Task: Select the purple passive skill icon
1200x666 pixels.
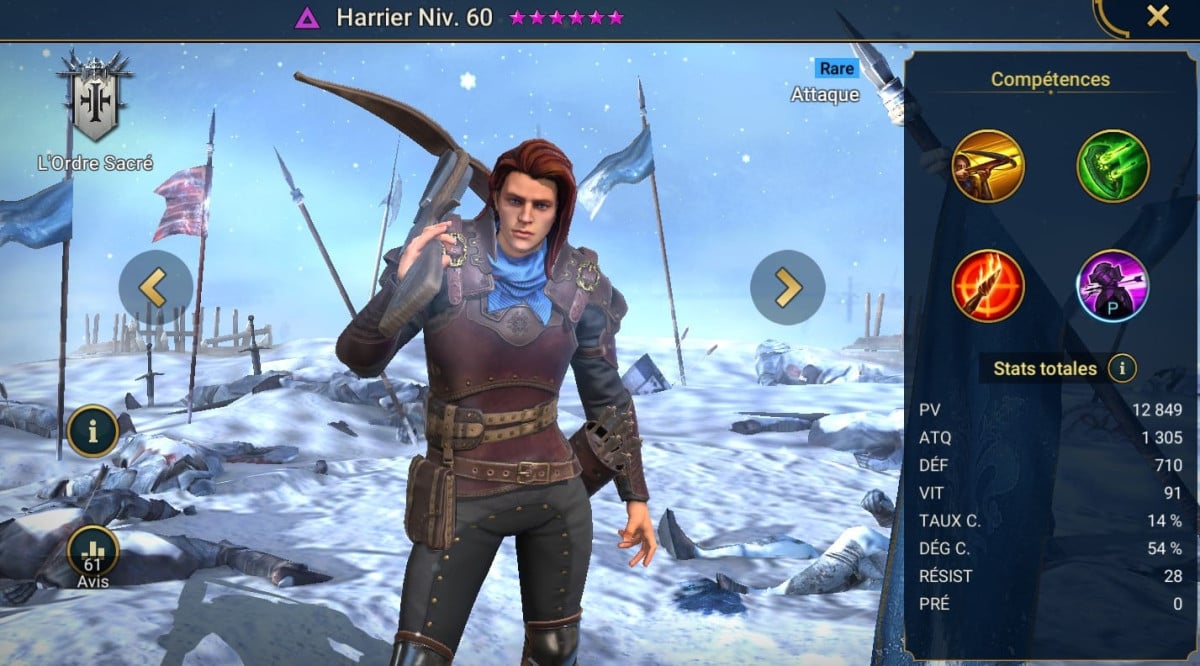Action: [x=1112, y=285]
